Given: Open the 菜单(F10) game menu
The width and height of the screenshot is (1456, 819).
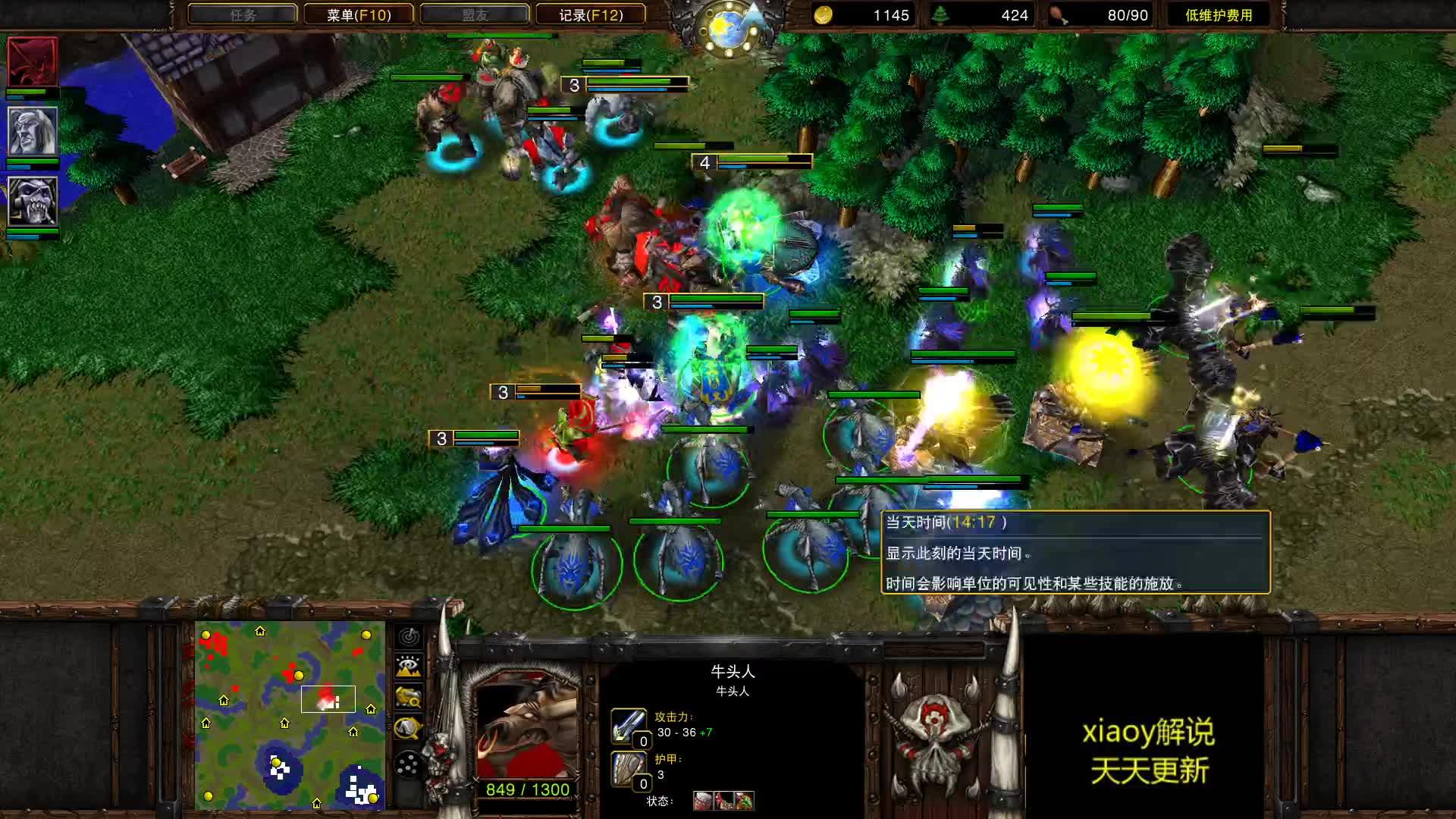Looking at the screenshot, I should point(359,14).
